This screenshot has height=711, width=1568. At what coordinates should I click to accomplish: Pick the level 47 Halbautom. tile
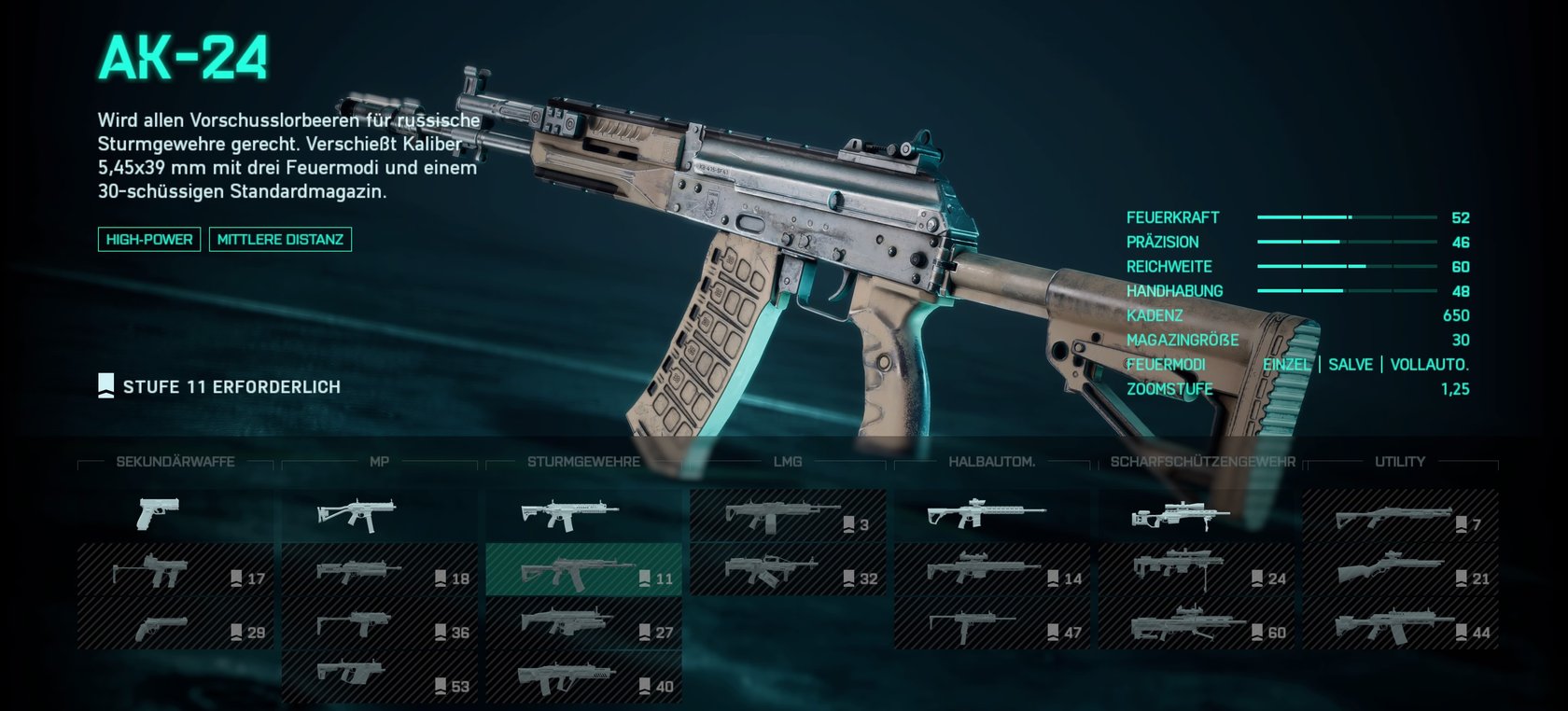tap(992, 623)
